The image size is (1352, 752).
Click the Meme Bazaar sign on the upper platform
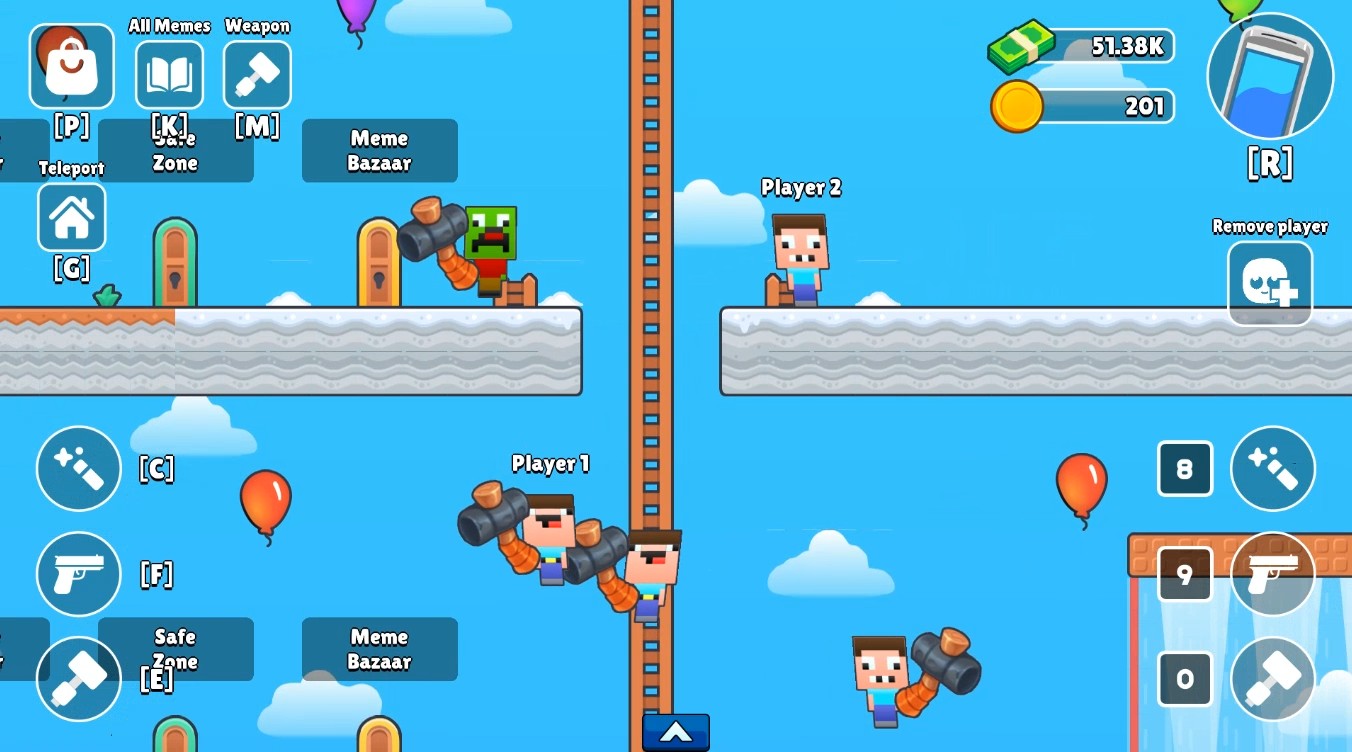pyautogui.click(x=379, y=151)
